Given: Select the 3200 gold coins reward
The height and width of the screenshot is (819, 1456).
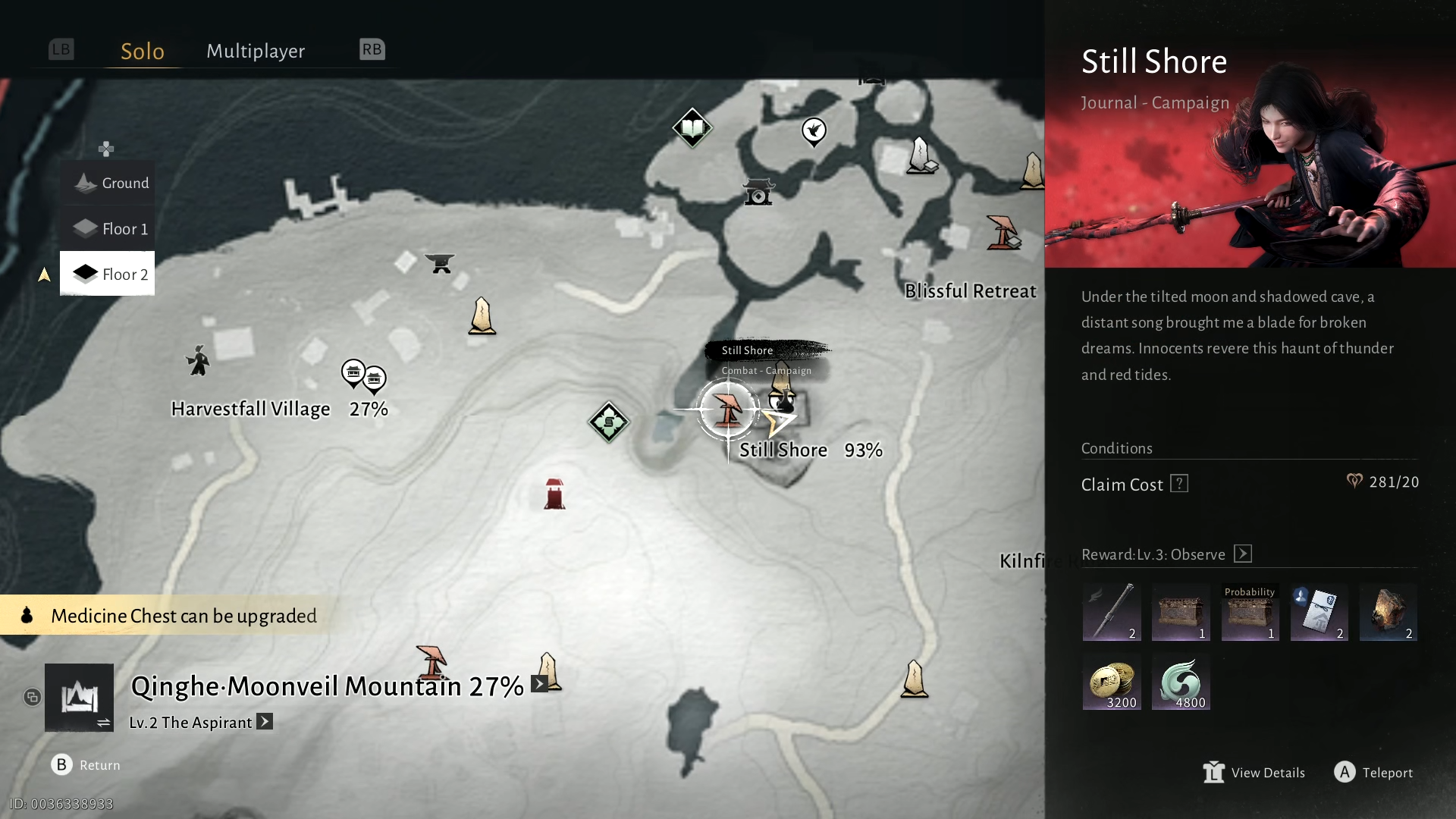Looking at the screenshot, I should point(1112,682).
